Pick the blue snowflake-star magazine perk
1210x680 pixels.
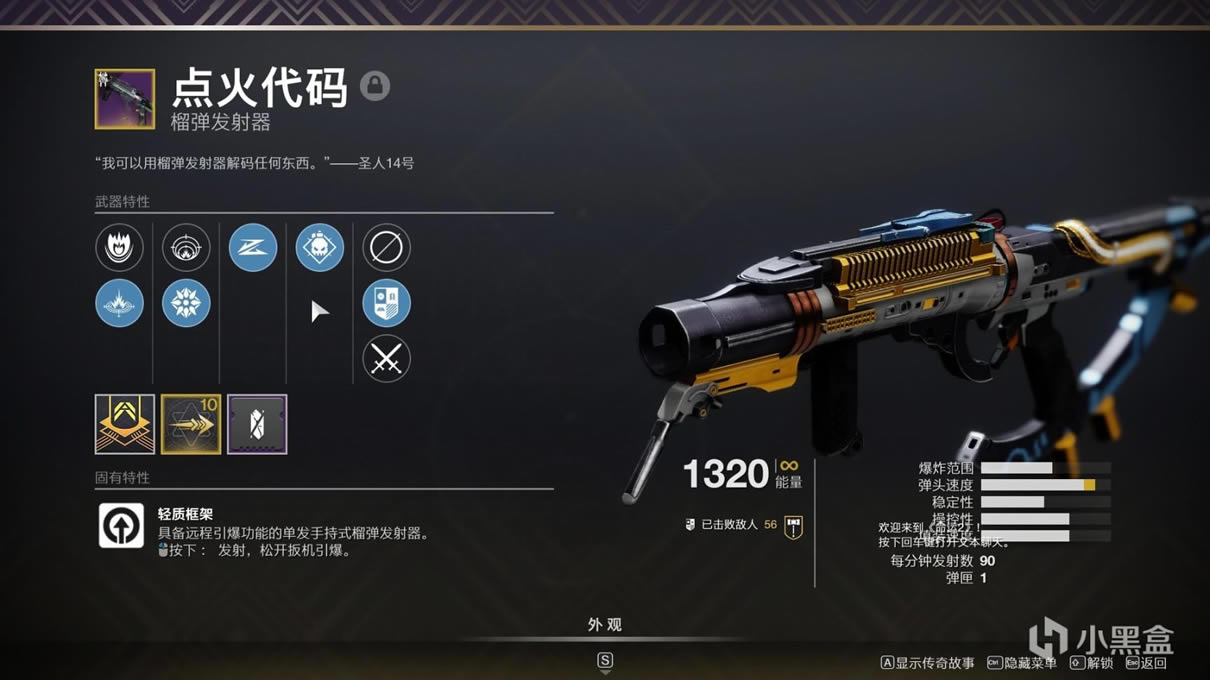pos(186,303)
